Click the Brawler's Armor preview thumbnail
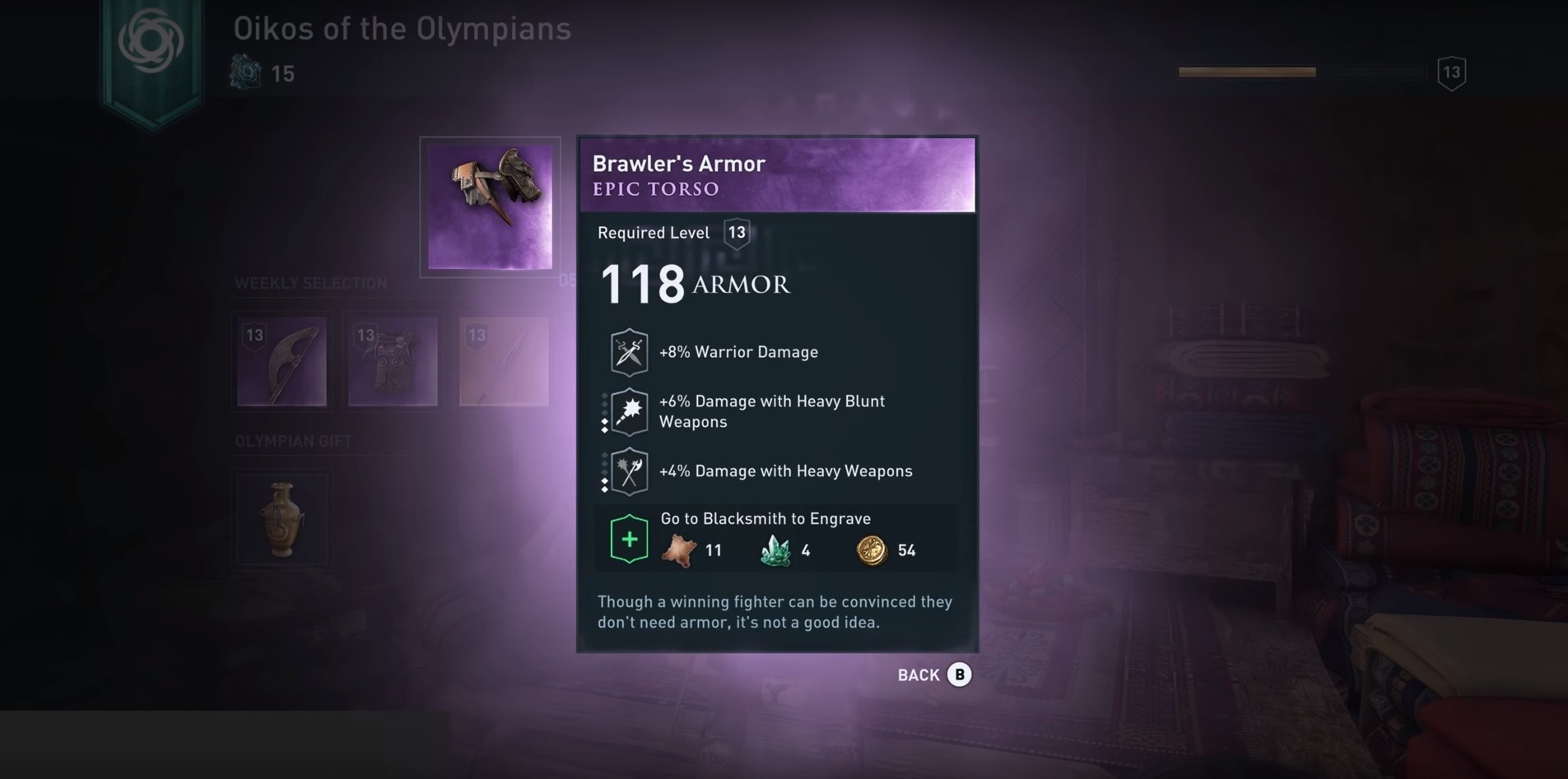The width and height of the screenshot is (1568, 779). pos(490,206)
